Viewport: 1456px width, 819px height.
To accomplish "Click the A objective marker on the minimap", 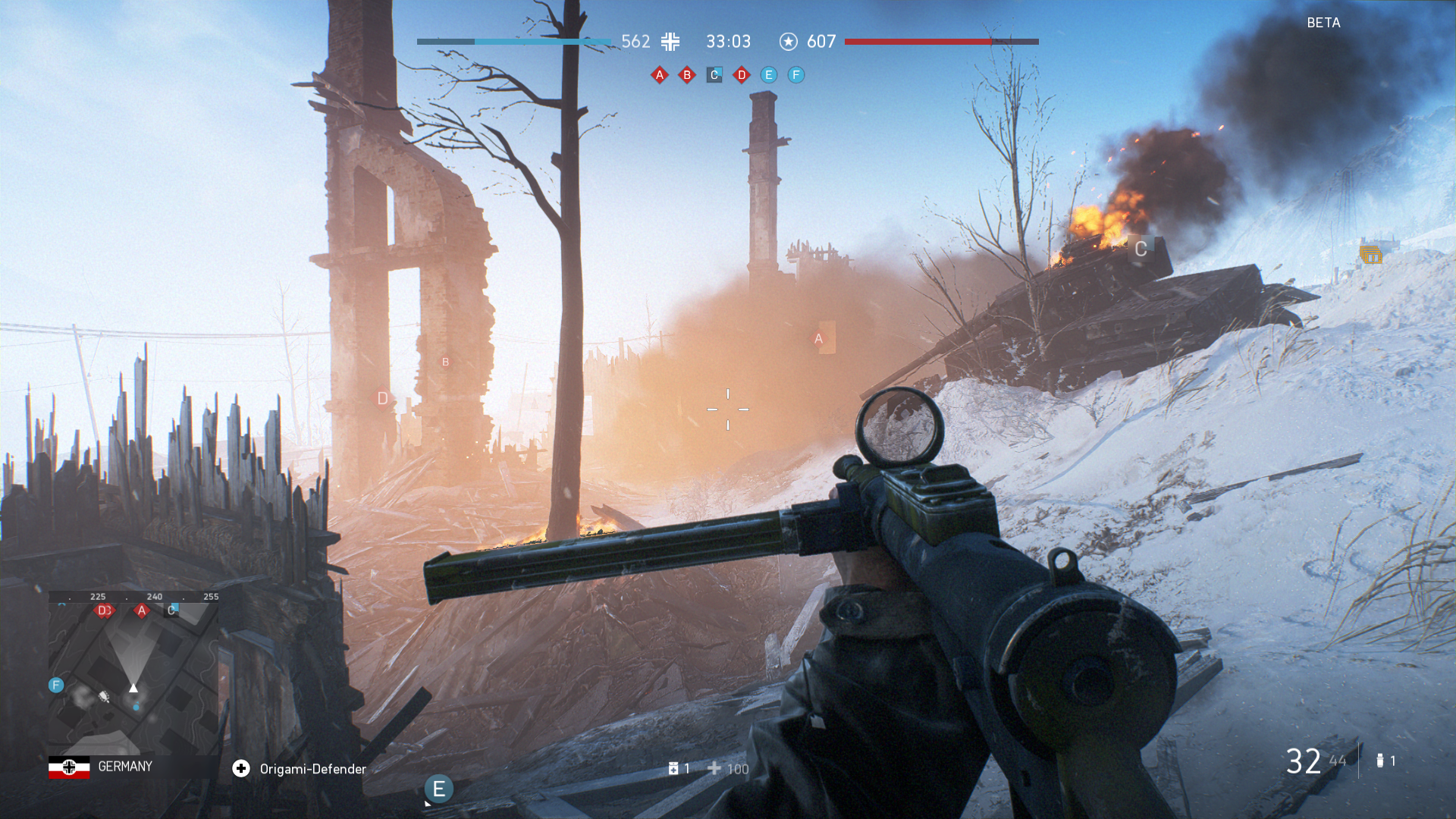I will 142,610.
